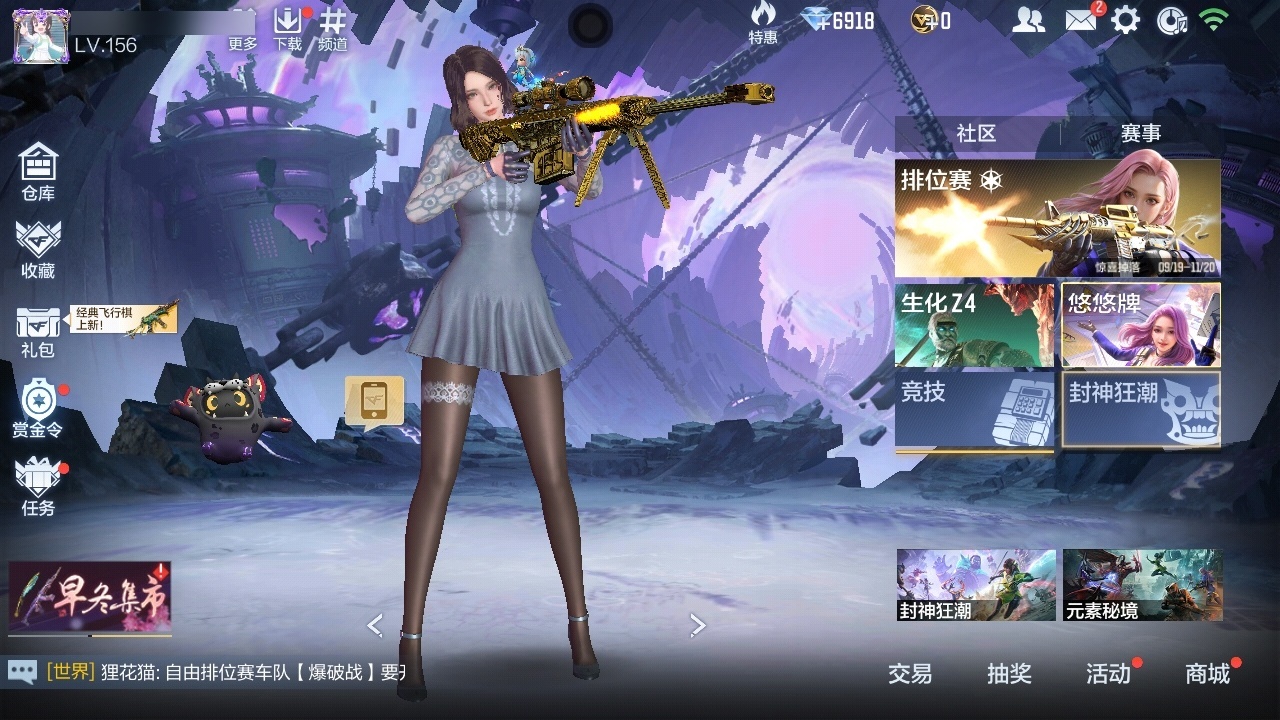1280x720 pixels.
Task: Open the 频道 channel button
Action: pos(333,29)
